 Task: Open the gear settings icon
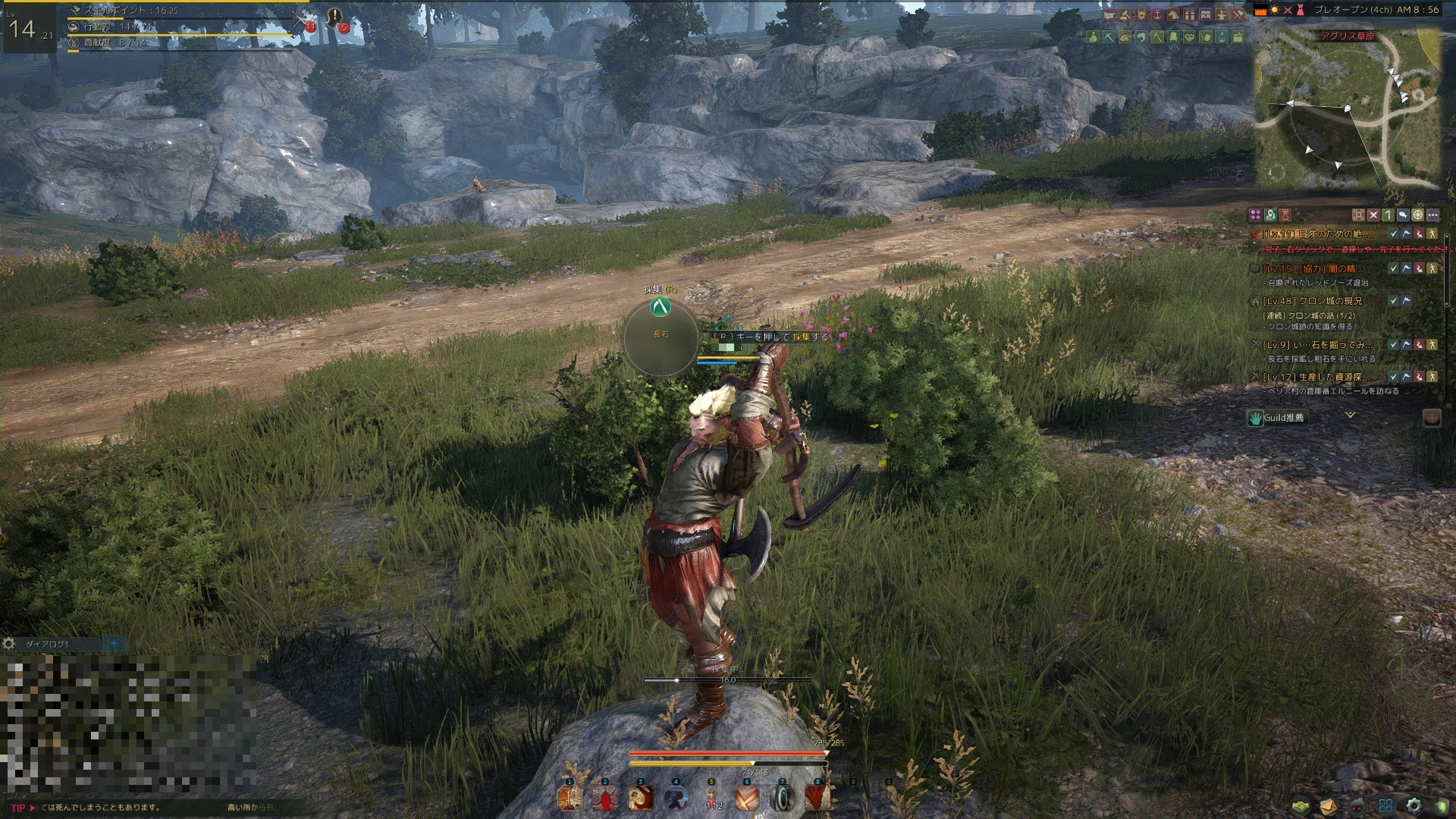coord(1413,805)
